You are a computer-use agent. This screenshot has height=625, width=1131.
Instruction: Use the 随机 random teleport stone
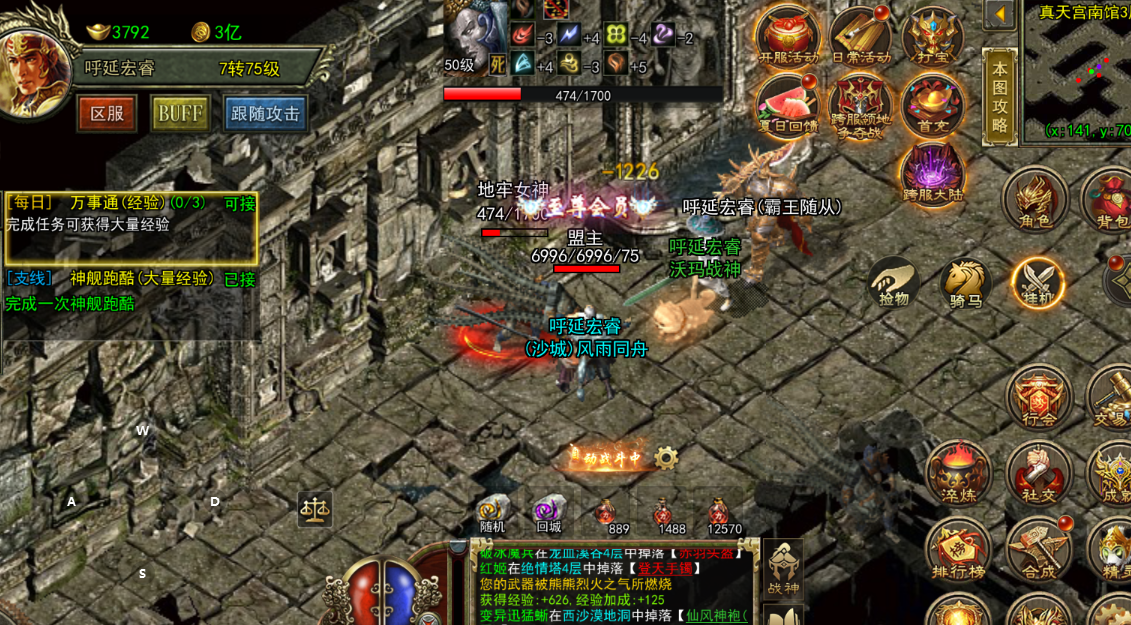click(492, 514)
